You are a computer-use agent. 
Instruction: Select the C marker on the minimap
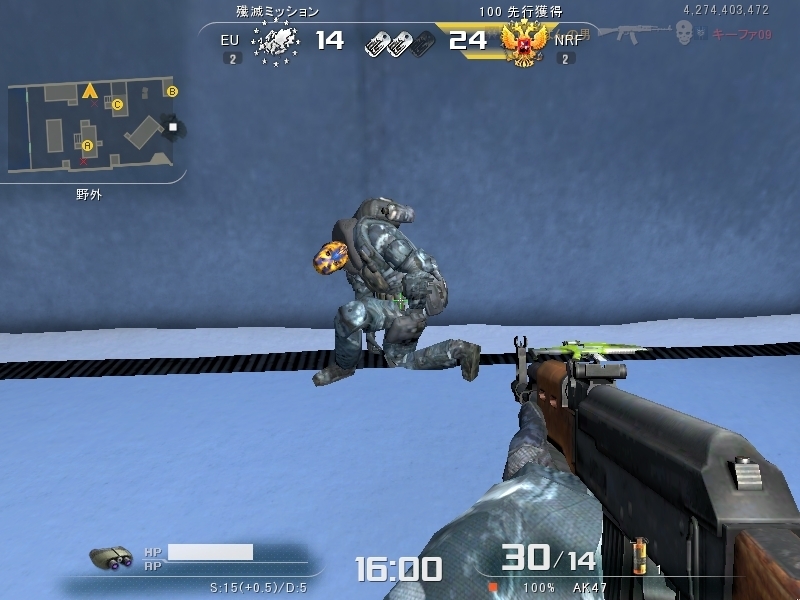(117, 104)
